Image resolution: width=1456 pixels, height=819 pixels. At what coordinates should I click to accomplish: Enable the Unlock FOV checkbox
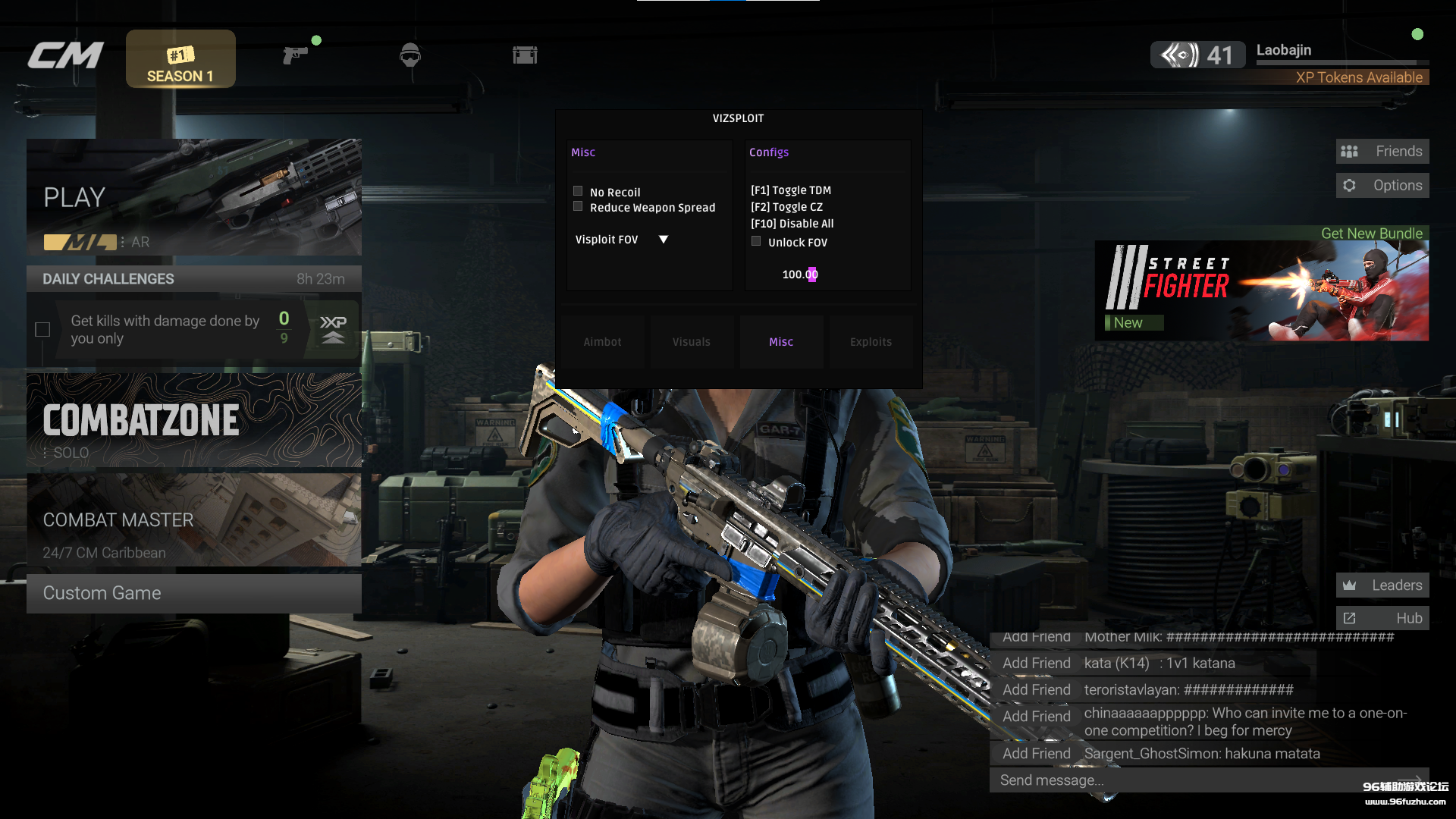pos(756,241)
